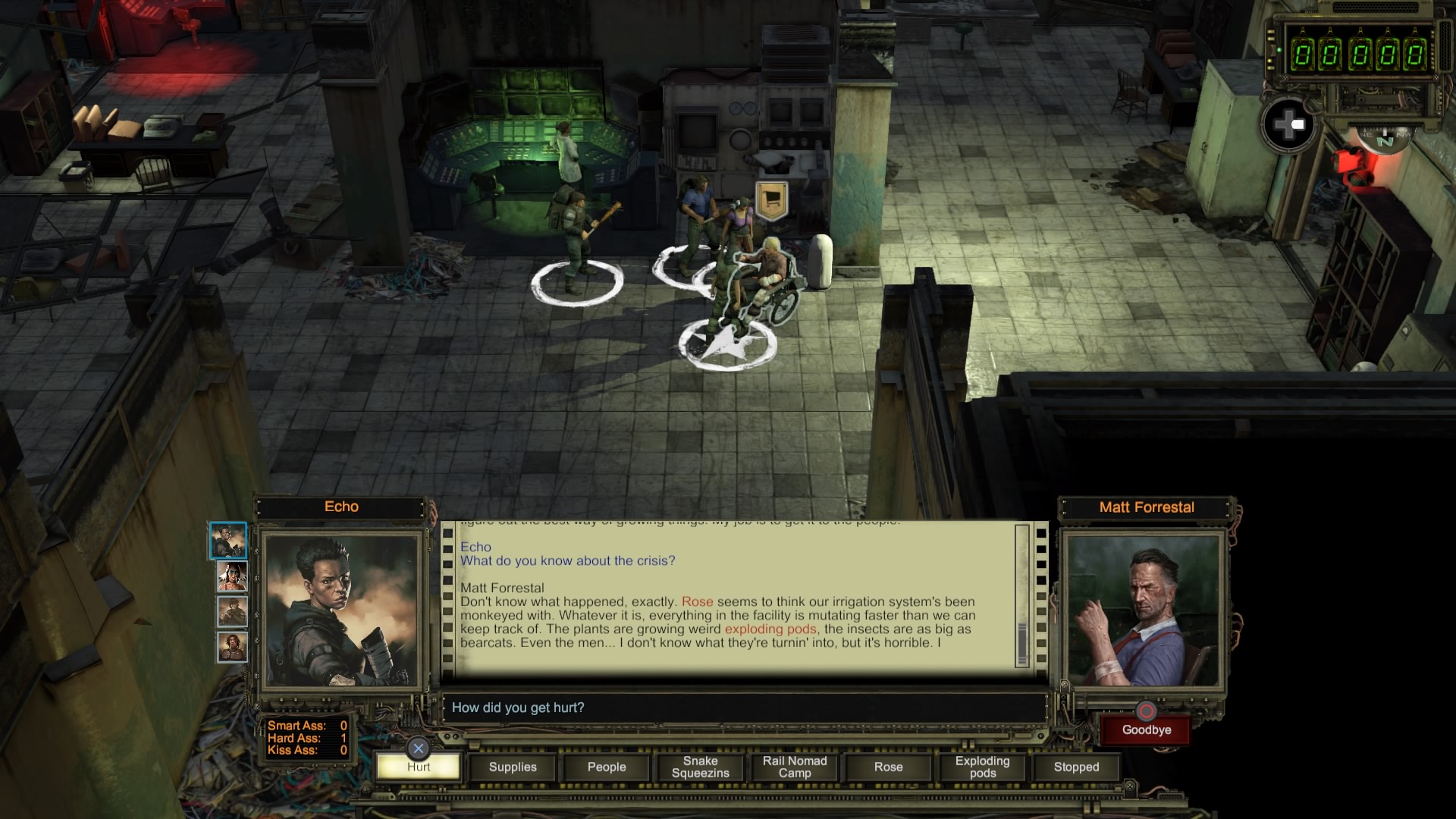Image resolution: width=1456 pixels, height=819 pixels.
Task: Click the compass on the radio HUD
Action: click(x=1385, y=140)
